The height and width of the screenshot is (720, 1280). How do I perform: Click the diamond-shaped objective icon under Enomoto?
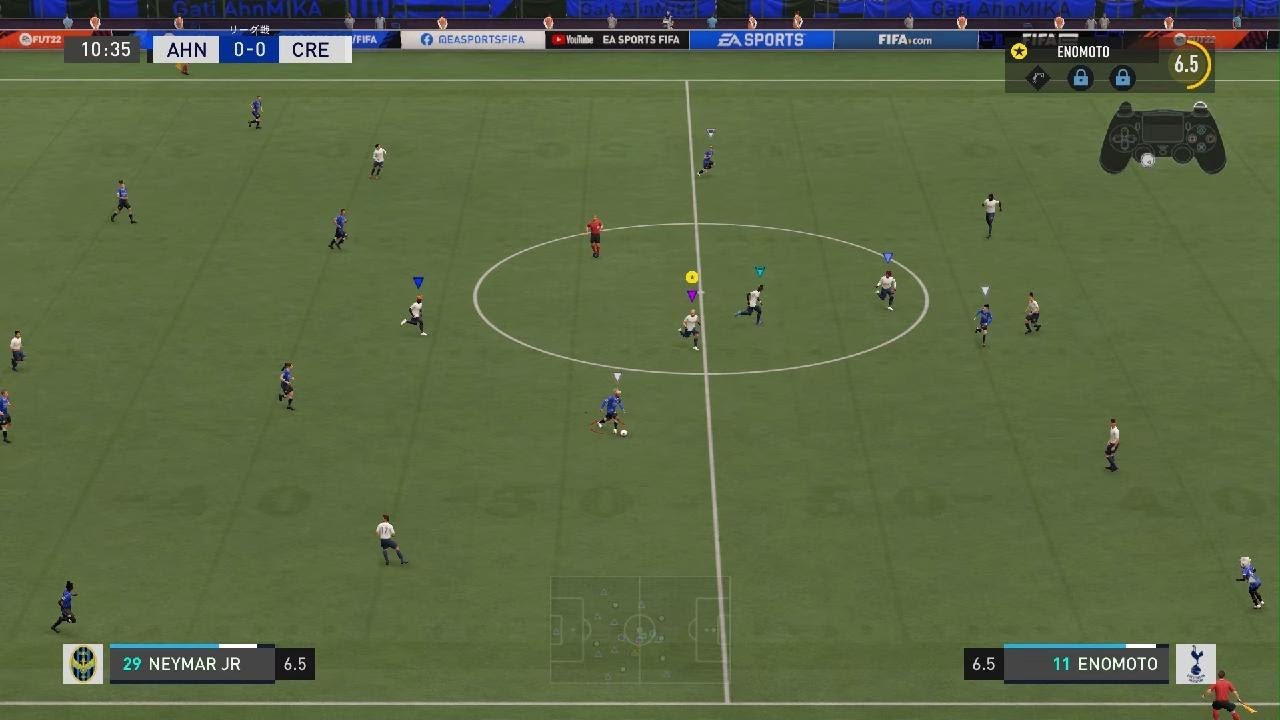(1038, 78)
